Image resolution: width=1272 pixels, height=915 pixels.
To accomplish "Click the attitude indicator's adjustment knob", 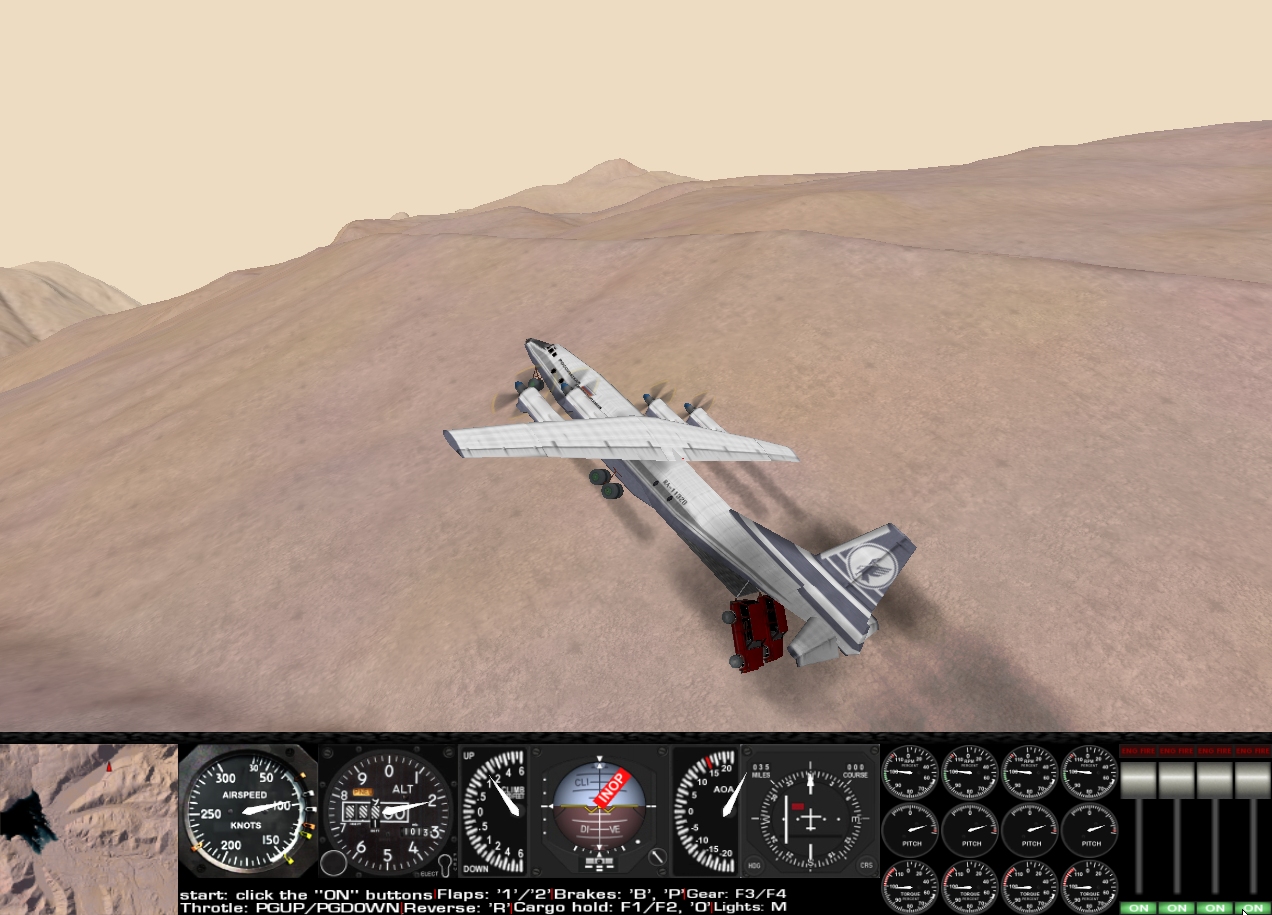I will tap(657, 857).
